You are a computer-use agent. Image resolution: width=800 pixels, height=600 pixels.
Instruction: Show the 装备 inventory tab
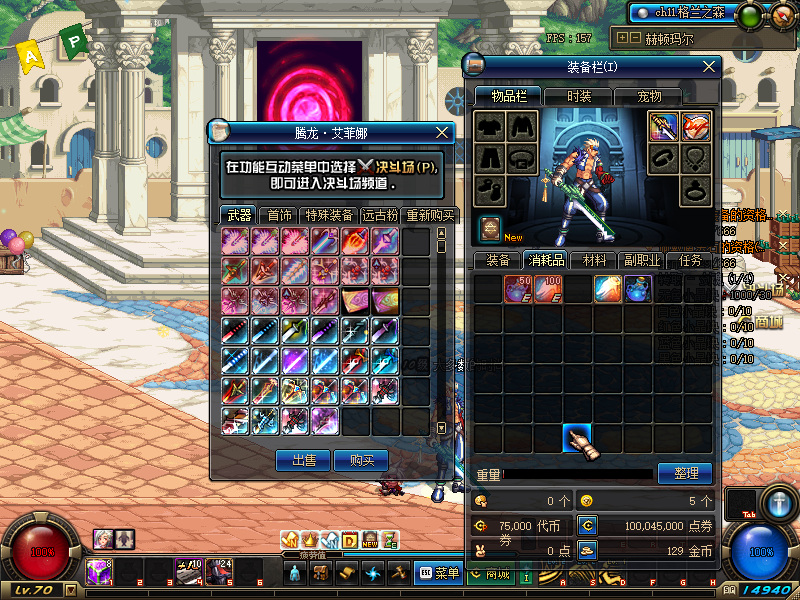pos(498,260)
